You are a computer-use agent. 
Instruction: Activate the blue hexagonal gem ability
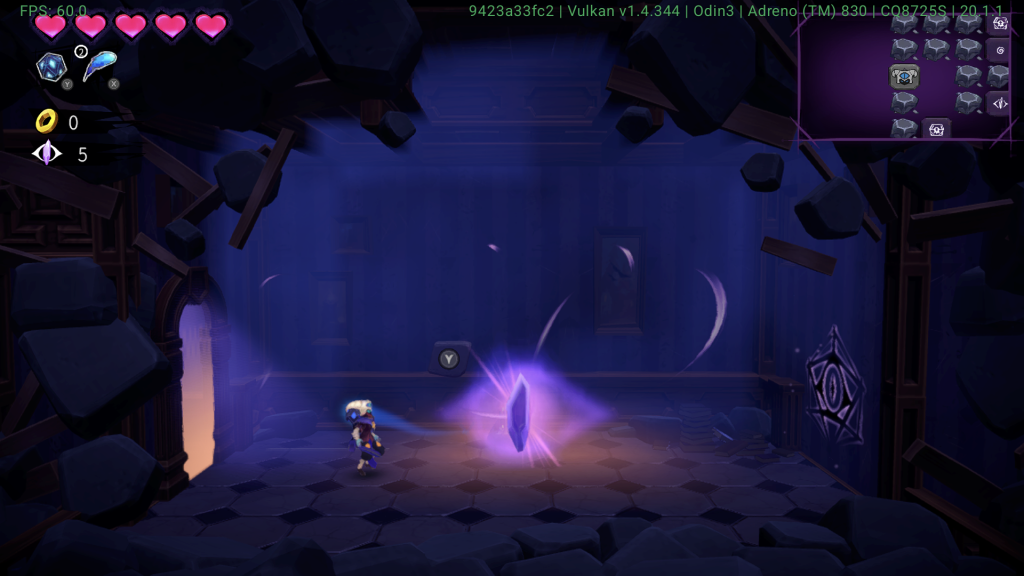50,67
